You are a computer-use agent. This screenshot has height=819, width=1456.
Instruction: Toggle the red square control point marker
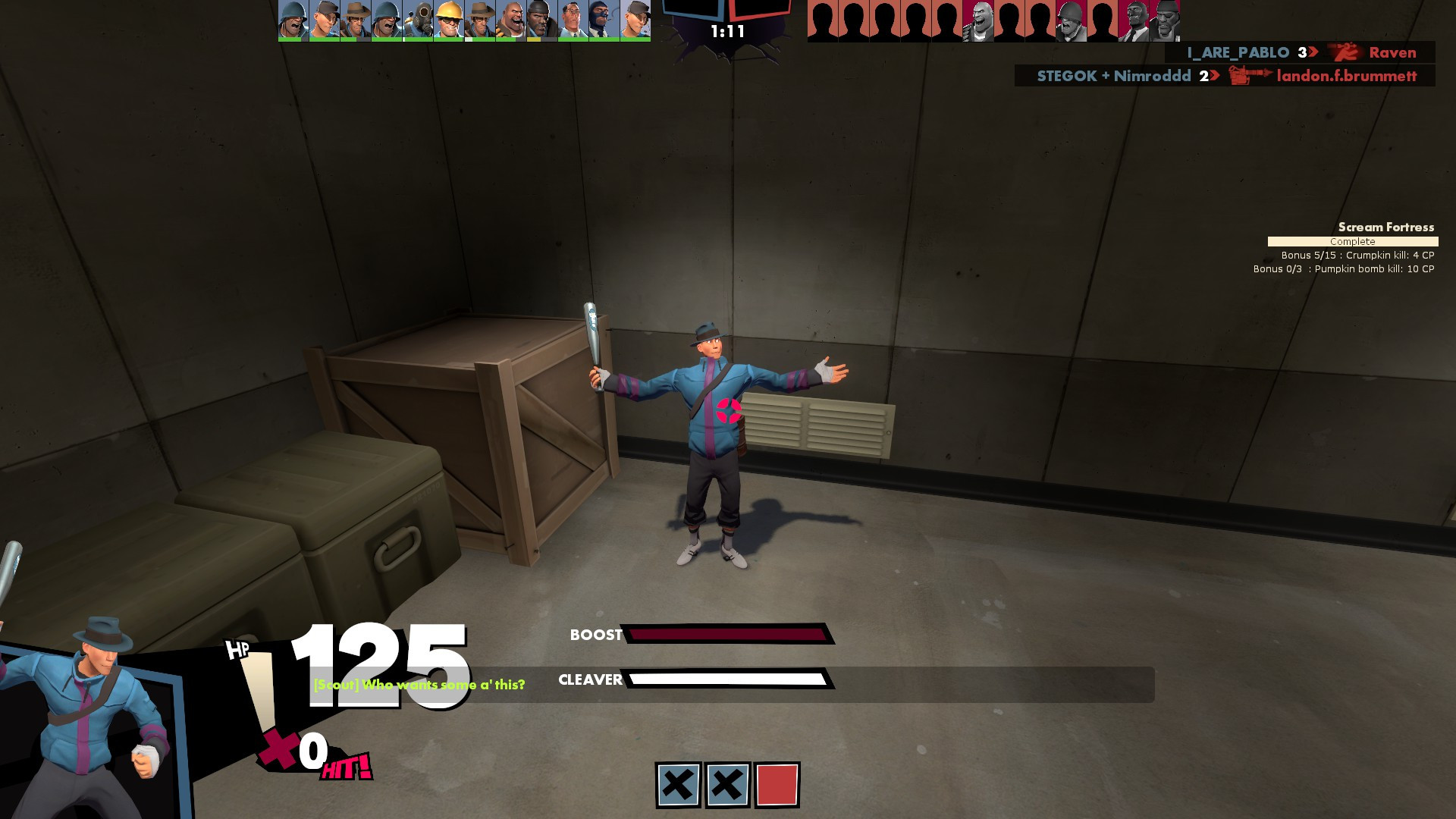(x=779, y=783)
